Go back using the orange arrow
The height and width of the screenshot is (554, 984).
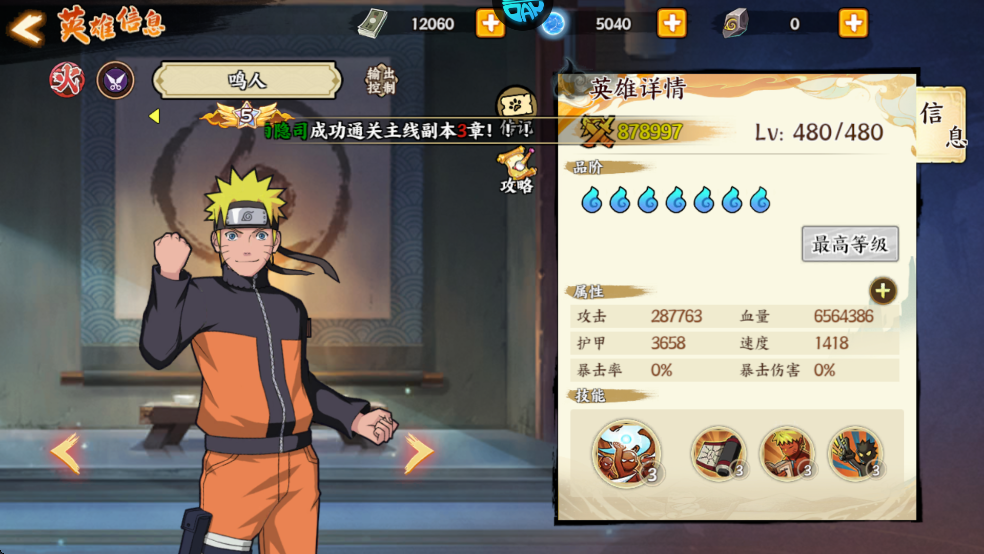click(27, 27)
